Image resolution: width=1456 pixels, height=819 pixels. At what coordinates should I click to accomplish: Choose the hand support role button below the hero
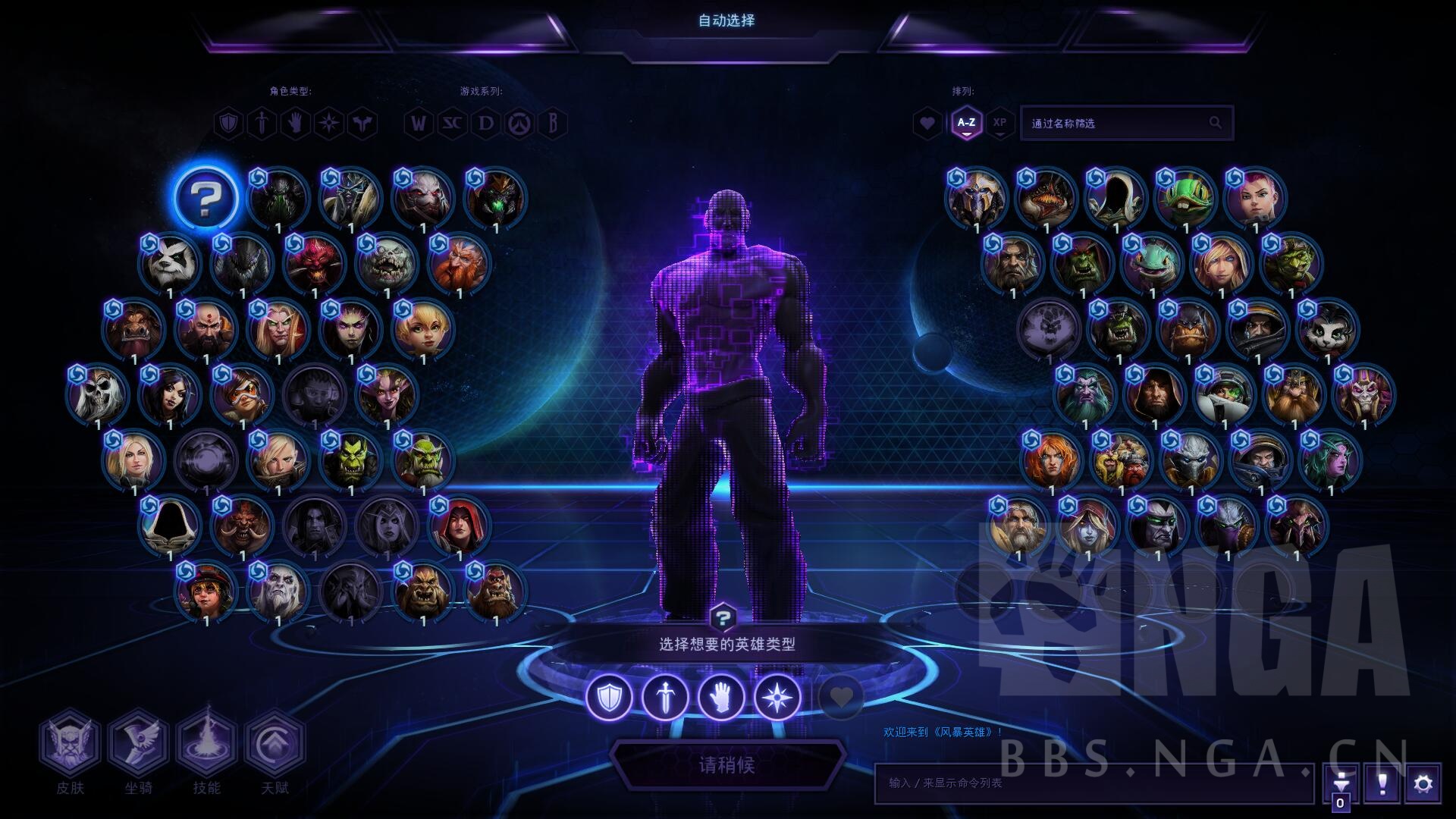tap(721, 696)
